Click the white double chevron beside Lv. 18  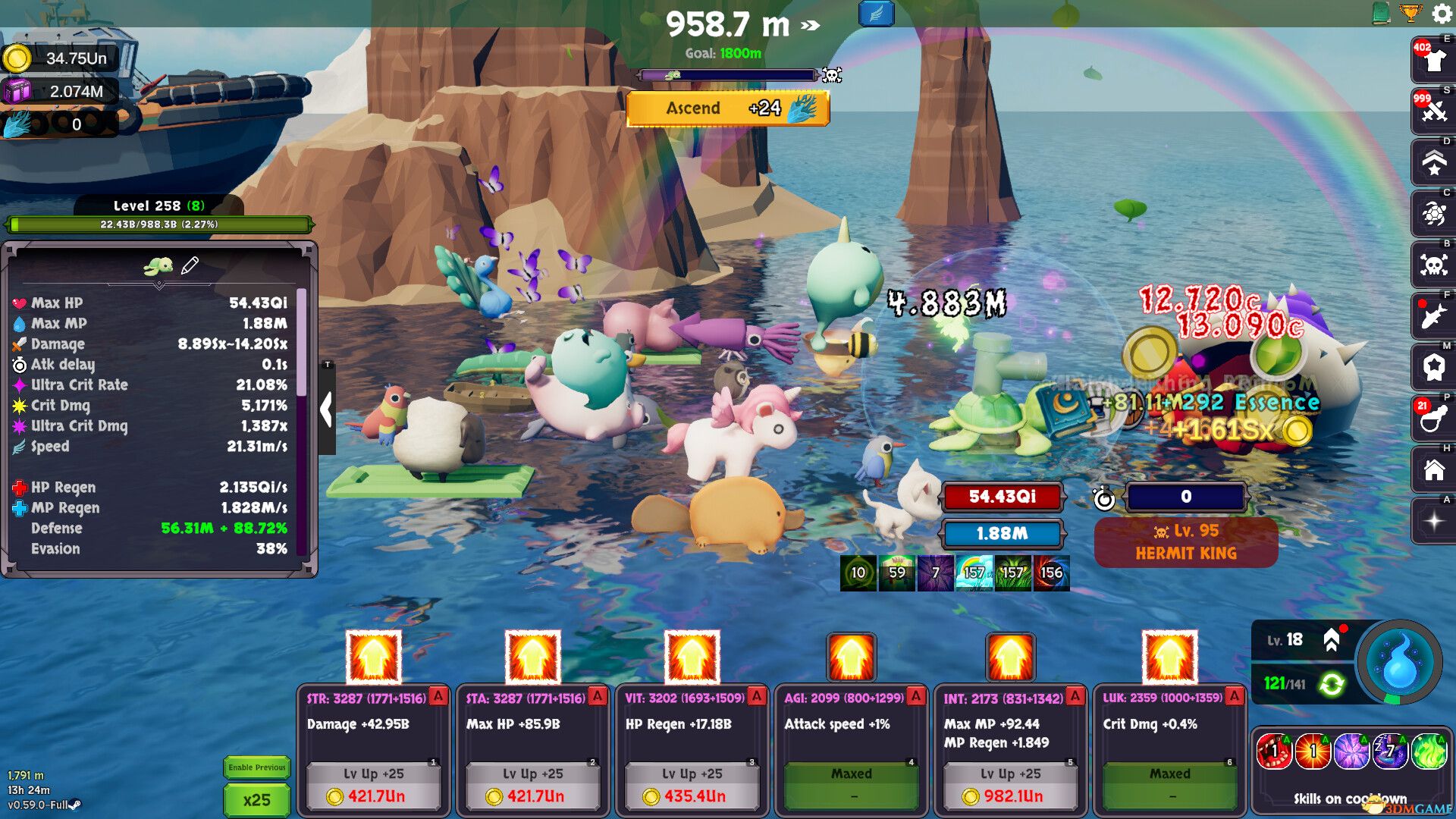[x=1332, y=639]
